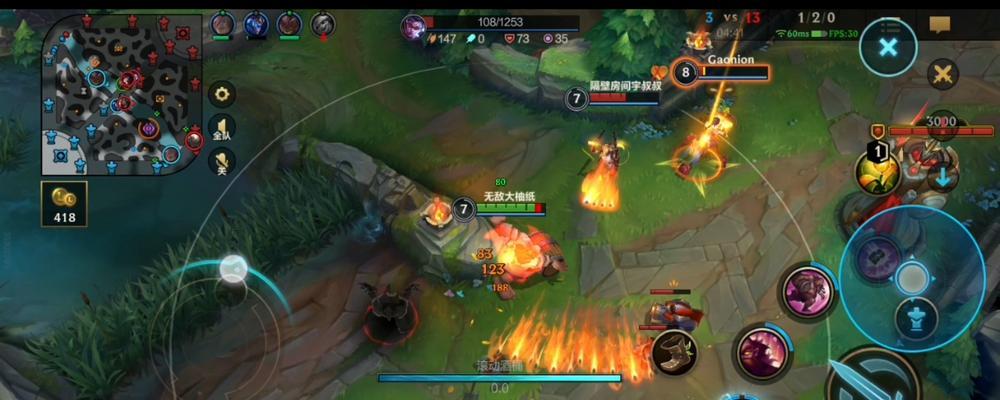Select the blue-haired teammate portrait
The height and width of the screenshot is (400, 1000).
coord(256,24)
